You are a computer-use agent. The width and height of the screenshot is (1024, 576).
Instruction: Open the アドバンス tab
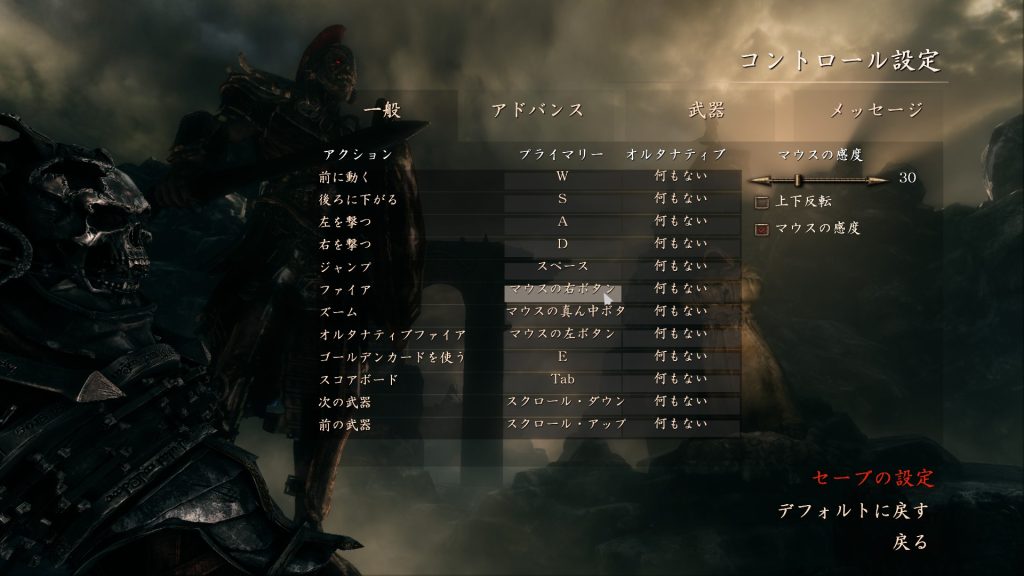[x=537, y=110]
